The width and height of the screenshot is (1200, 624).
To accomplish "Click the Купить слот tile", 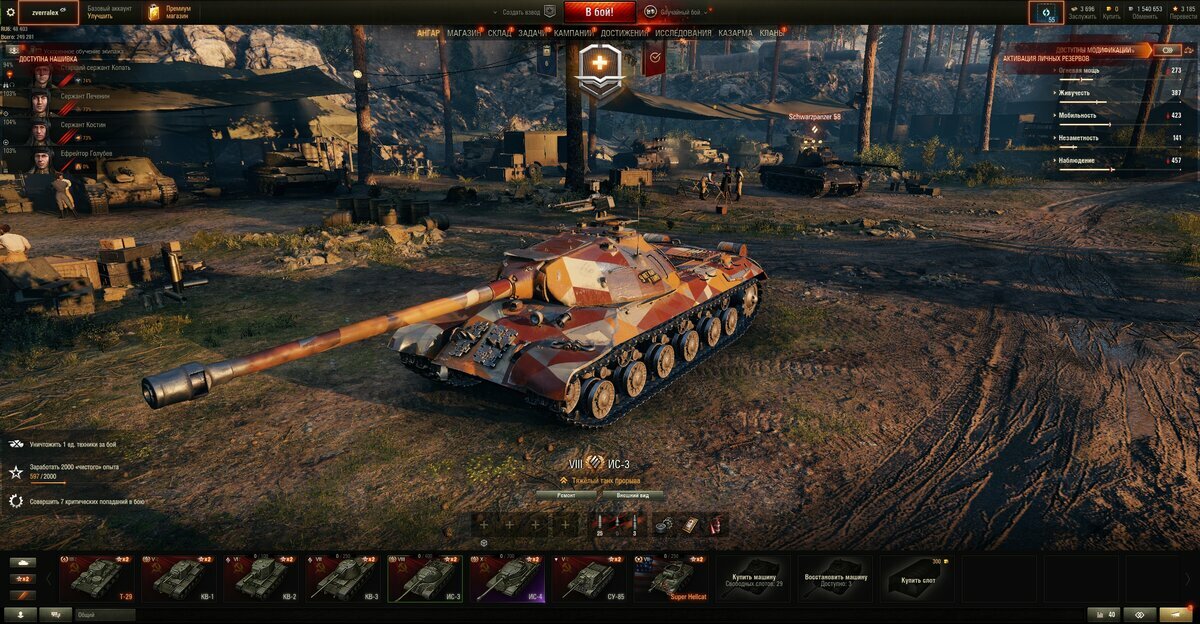I will tap(918, 578).
